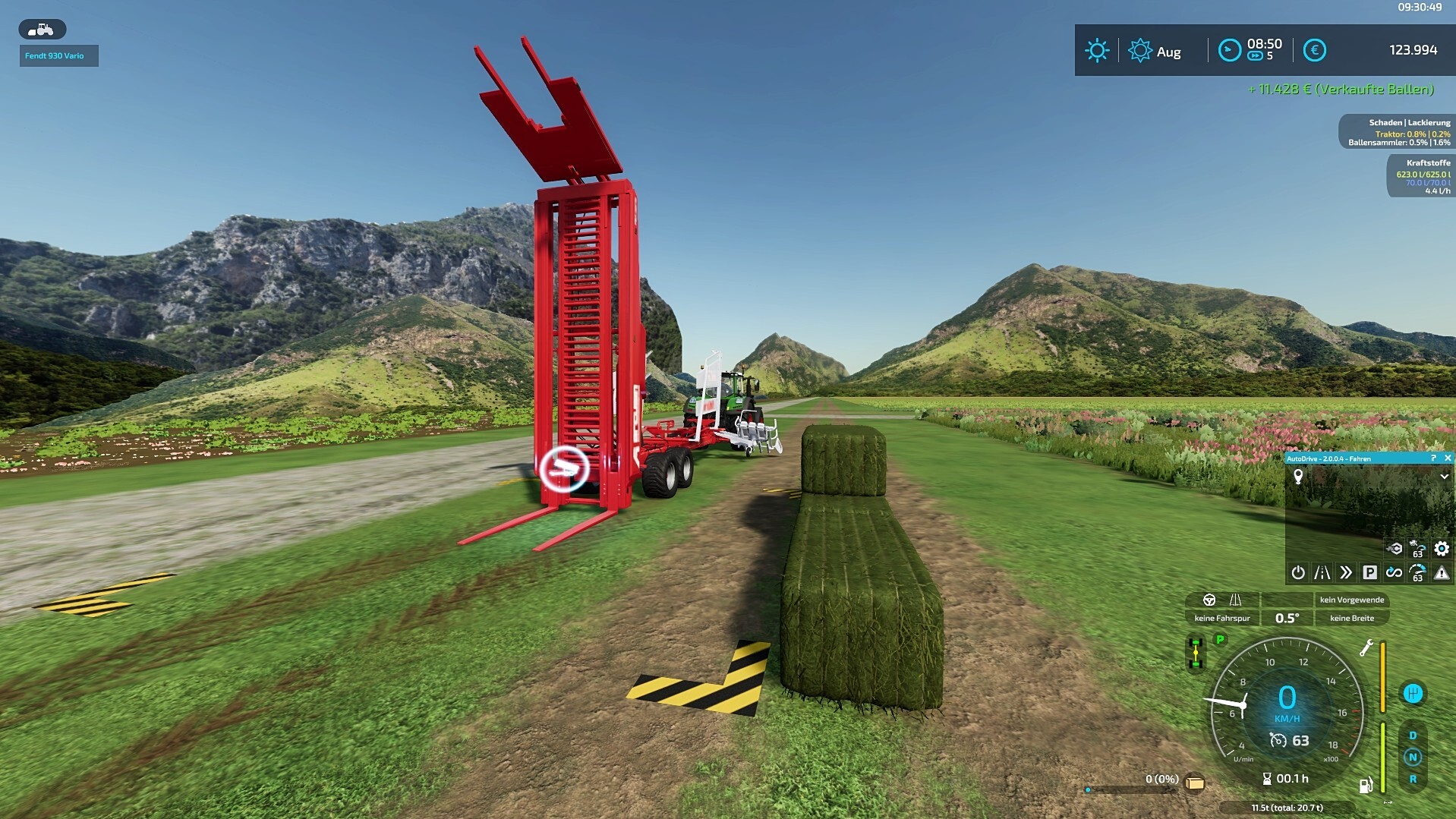
Task: Open AutoDrive help via question mark
Action: click(x=1433, y=458)
